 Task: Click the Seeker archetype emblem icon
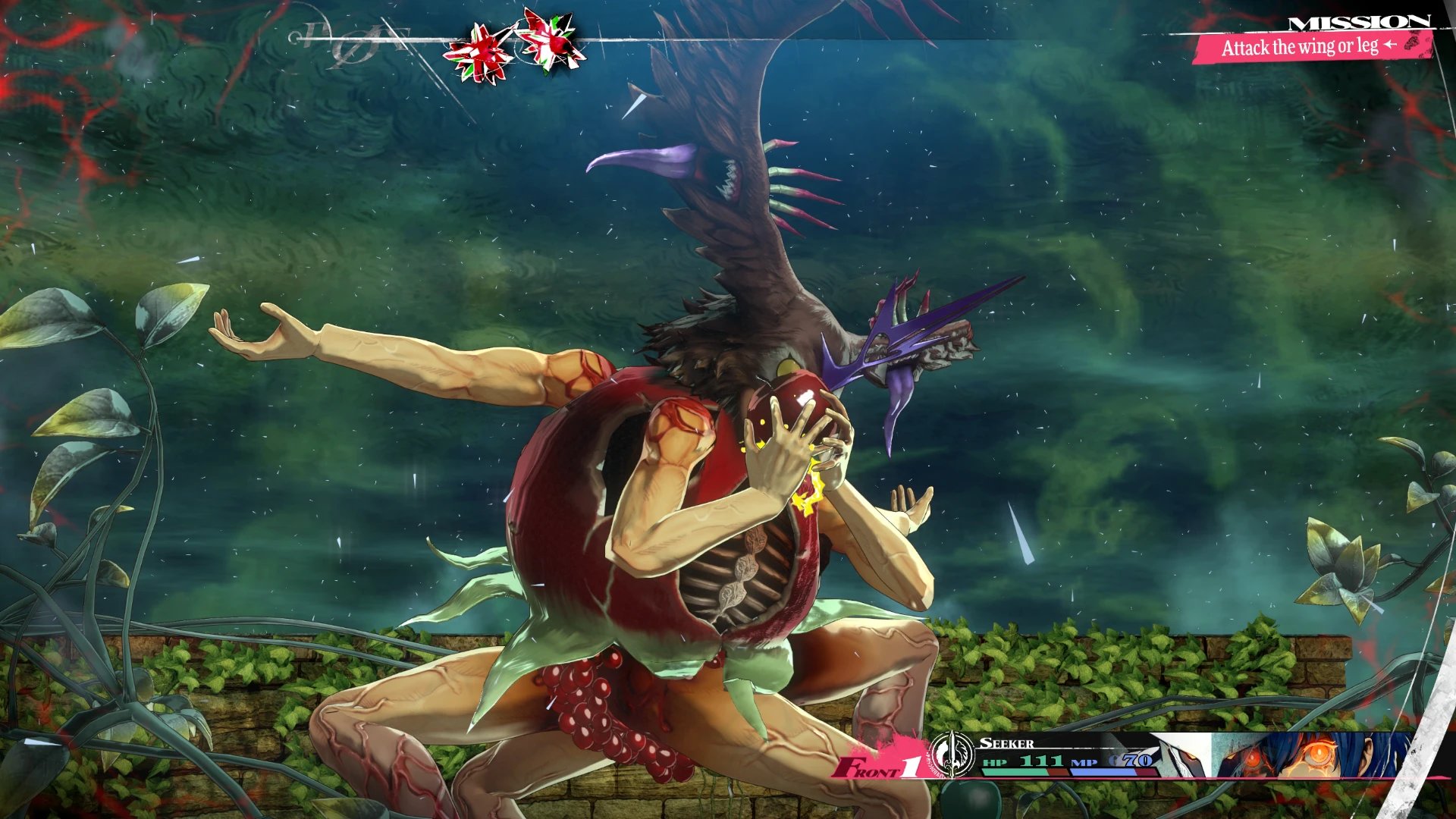click(x=952, y=755)
